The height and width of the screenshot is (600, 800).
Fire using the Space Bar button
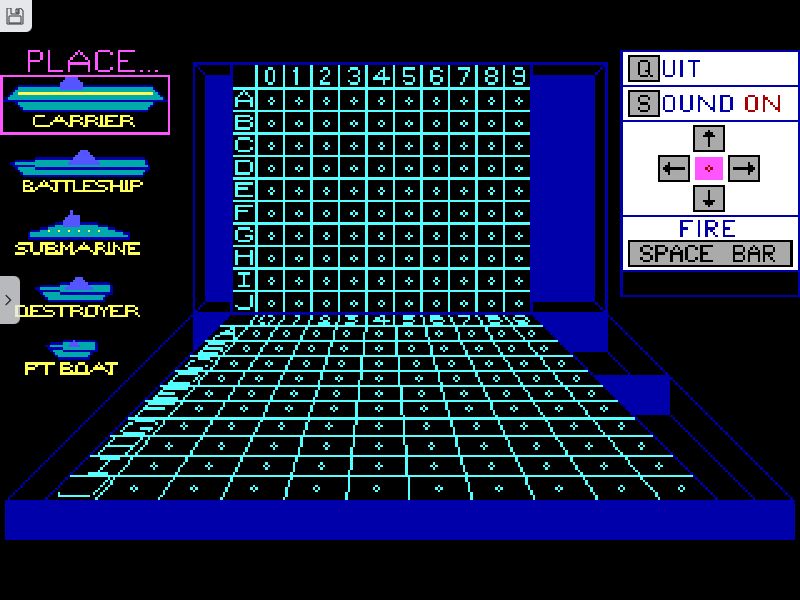click(x=709, y=254)
